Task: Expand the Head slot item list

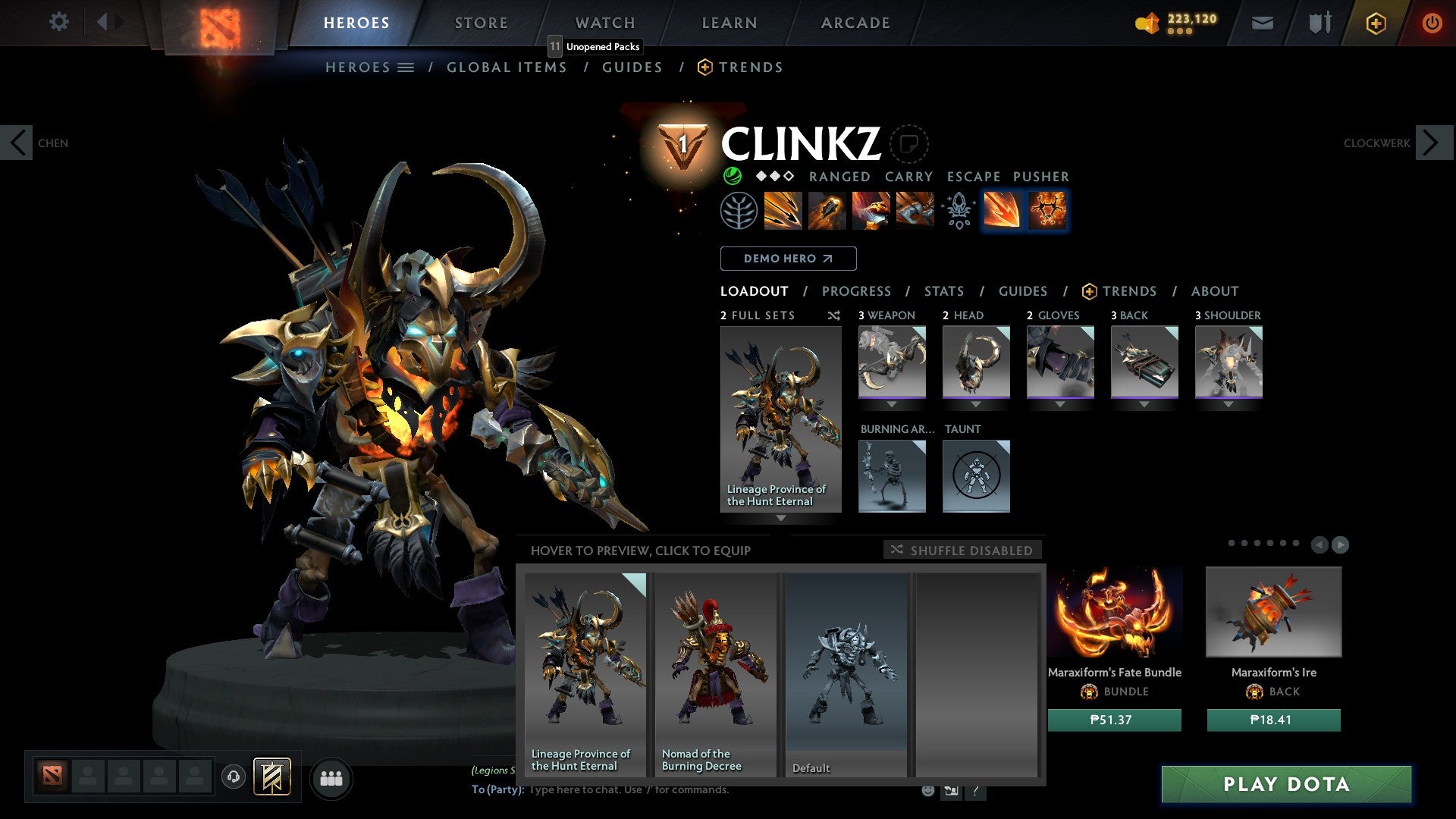Action: click(x=977, y=404)
